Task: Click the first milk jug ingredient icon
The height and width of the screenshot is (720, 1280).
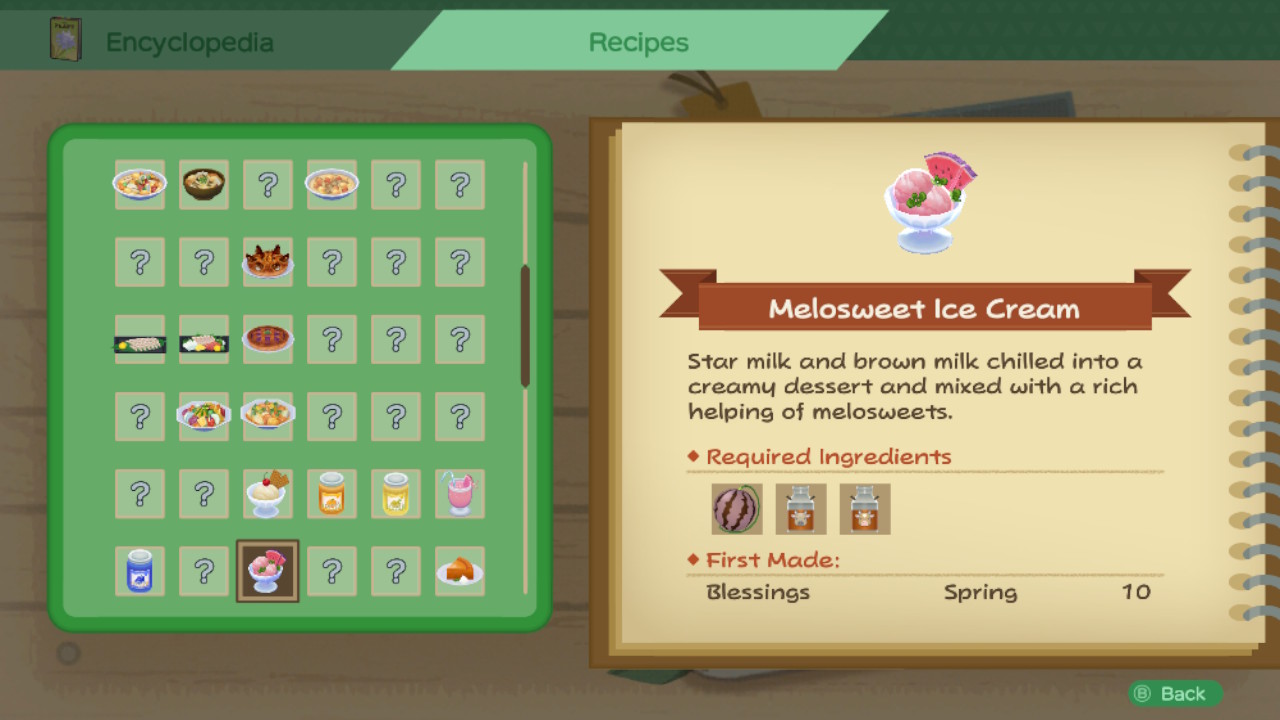Action: [x=800, y=509]
